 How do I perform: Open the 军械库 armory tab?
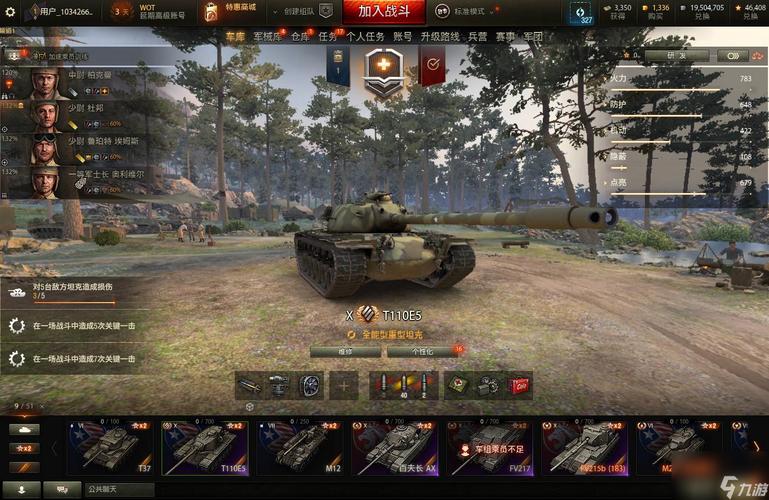pyautogui.click(x=268, y=37)
